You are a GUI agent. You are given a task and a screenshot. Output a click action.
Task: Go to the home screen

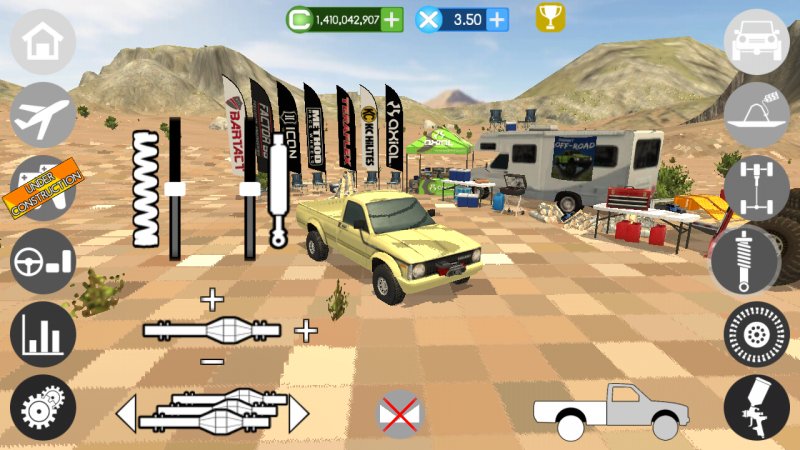click(43, 43)
